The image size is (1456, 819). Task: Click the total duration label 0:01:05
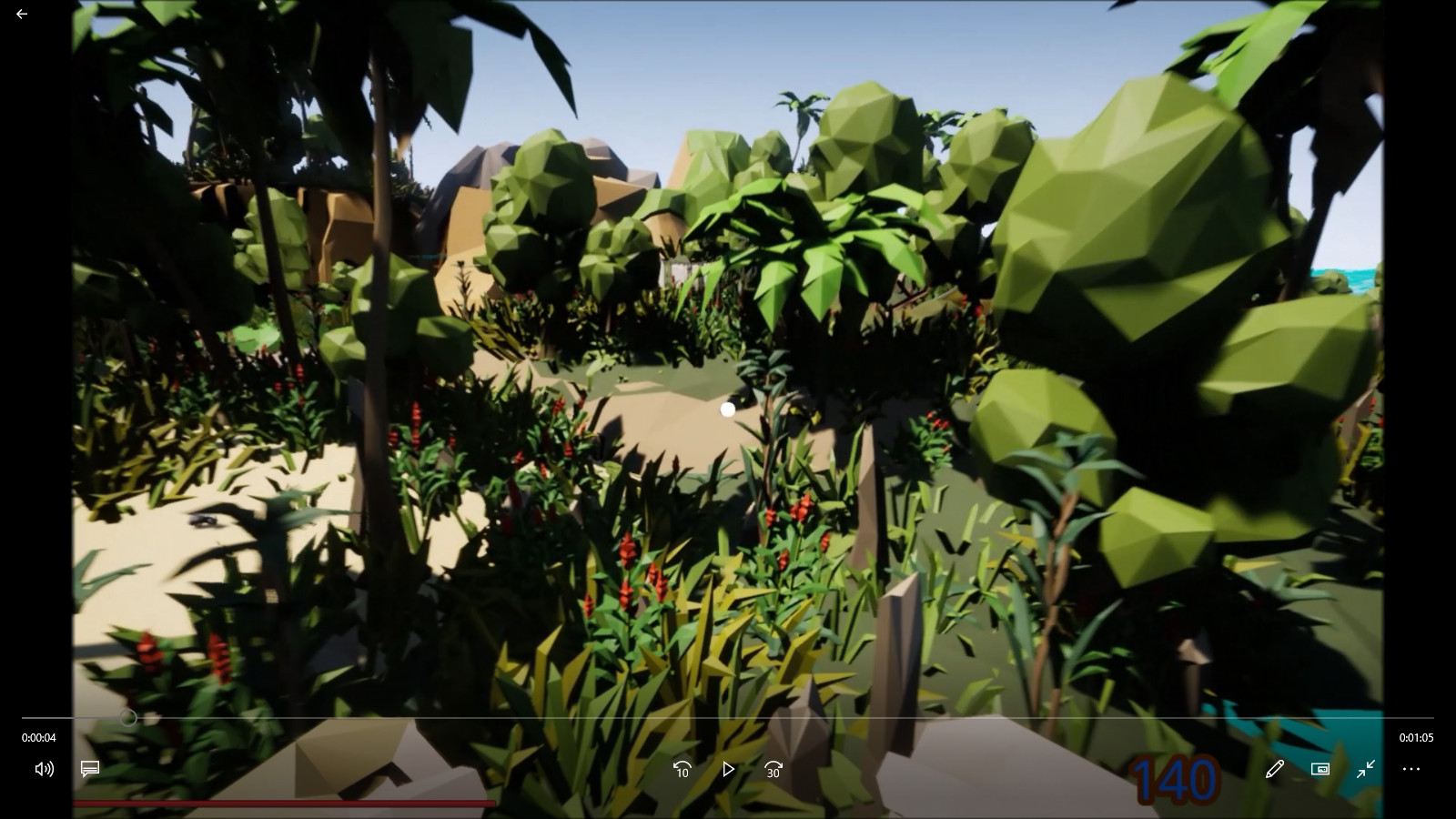[1416, 738]
